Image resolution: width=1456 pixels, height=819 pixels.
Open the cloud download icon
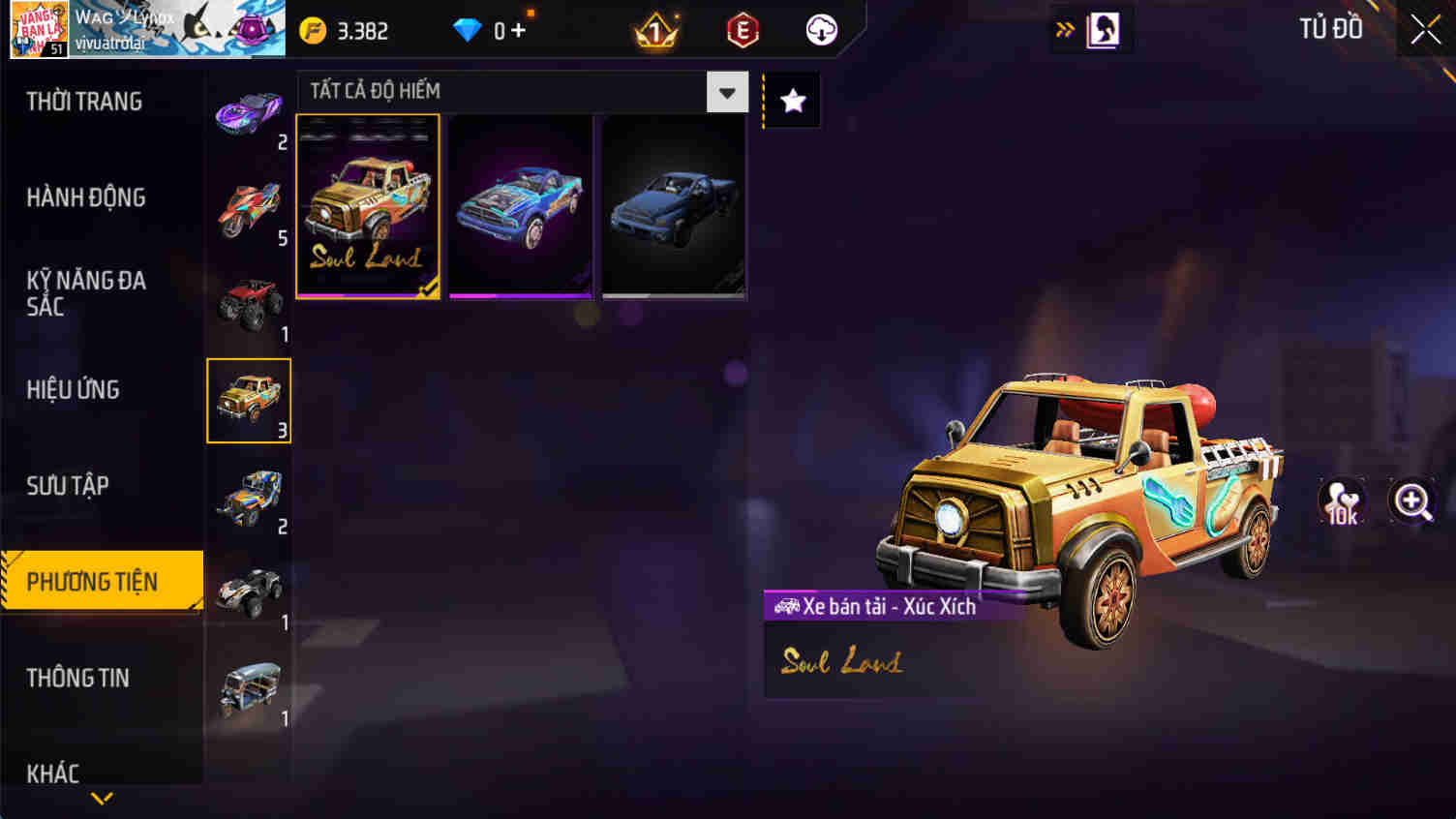tap(821, 30)
